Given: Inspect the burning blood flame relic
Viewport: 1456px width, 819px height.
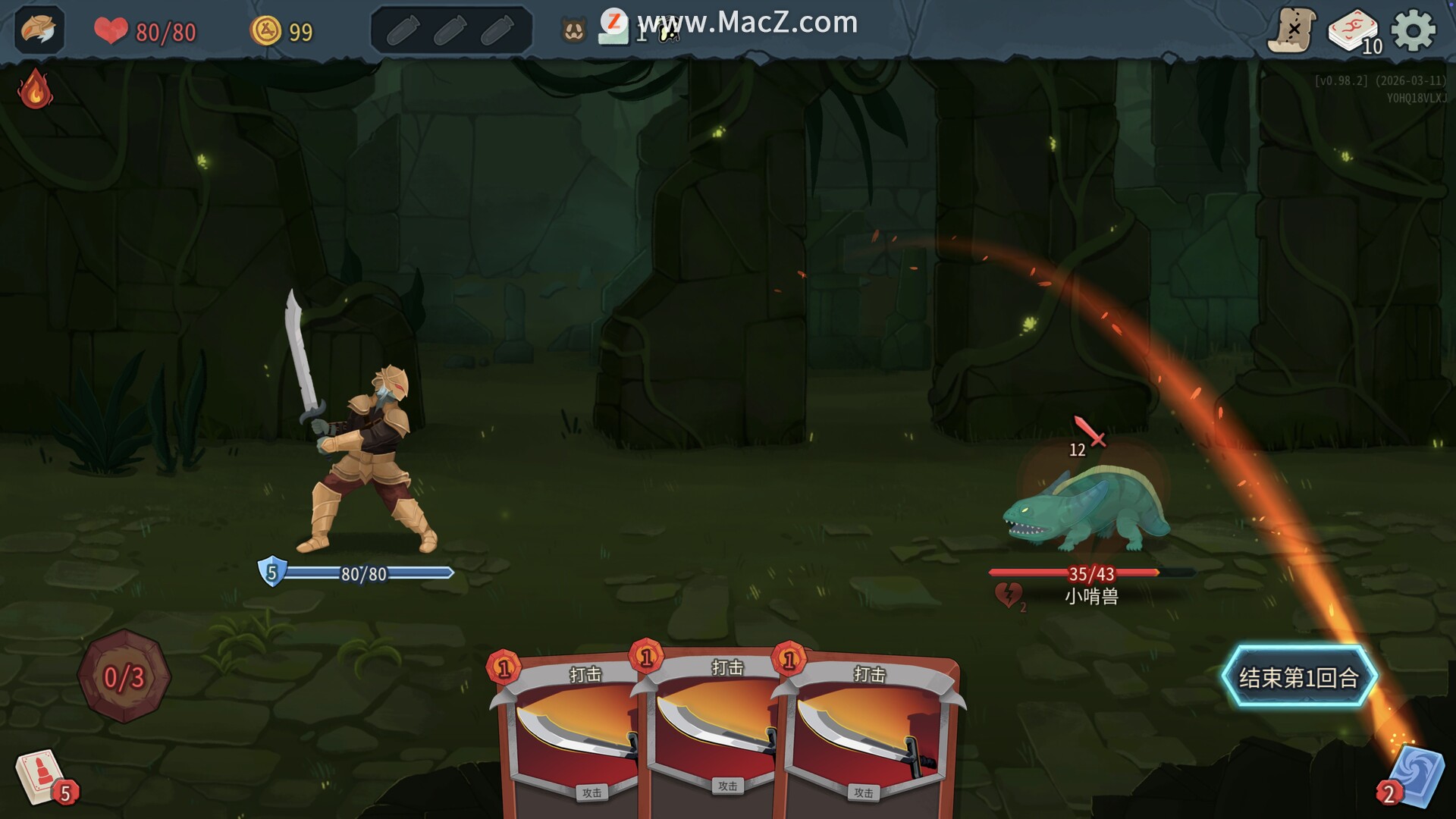Looking at the screenshot, I should 35,89.
